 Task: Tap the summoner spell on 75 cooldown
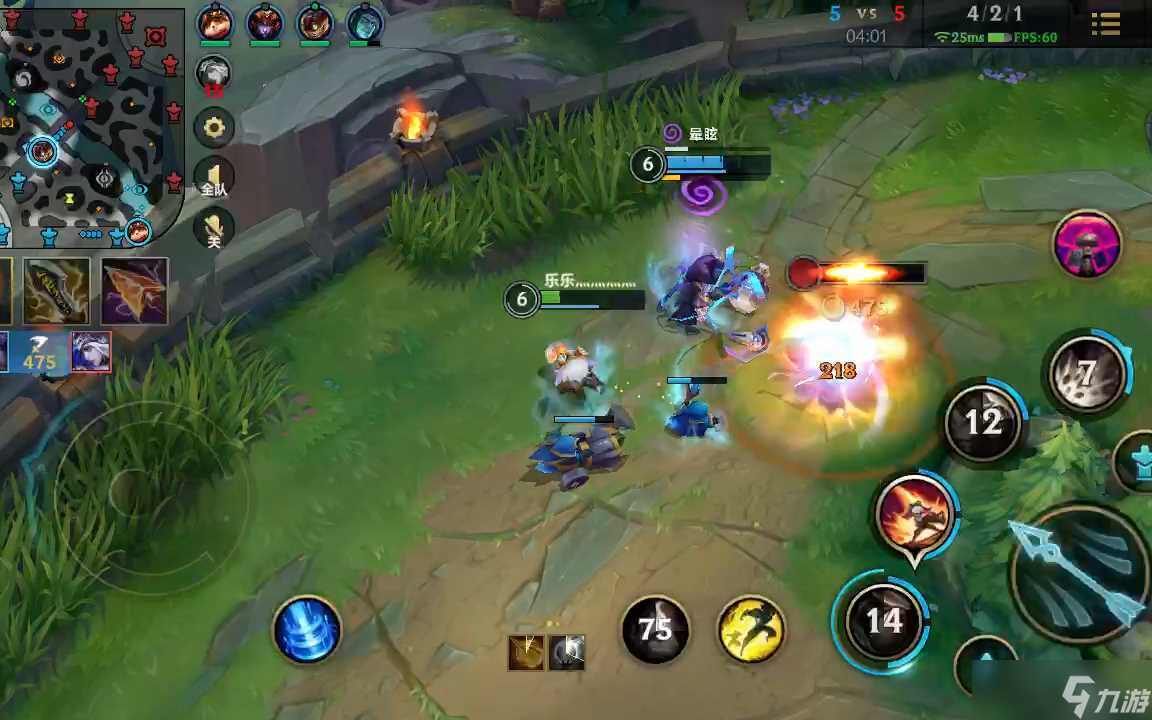655,629
